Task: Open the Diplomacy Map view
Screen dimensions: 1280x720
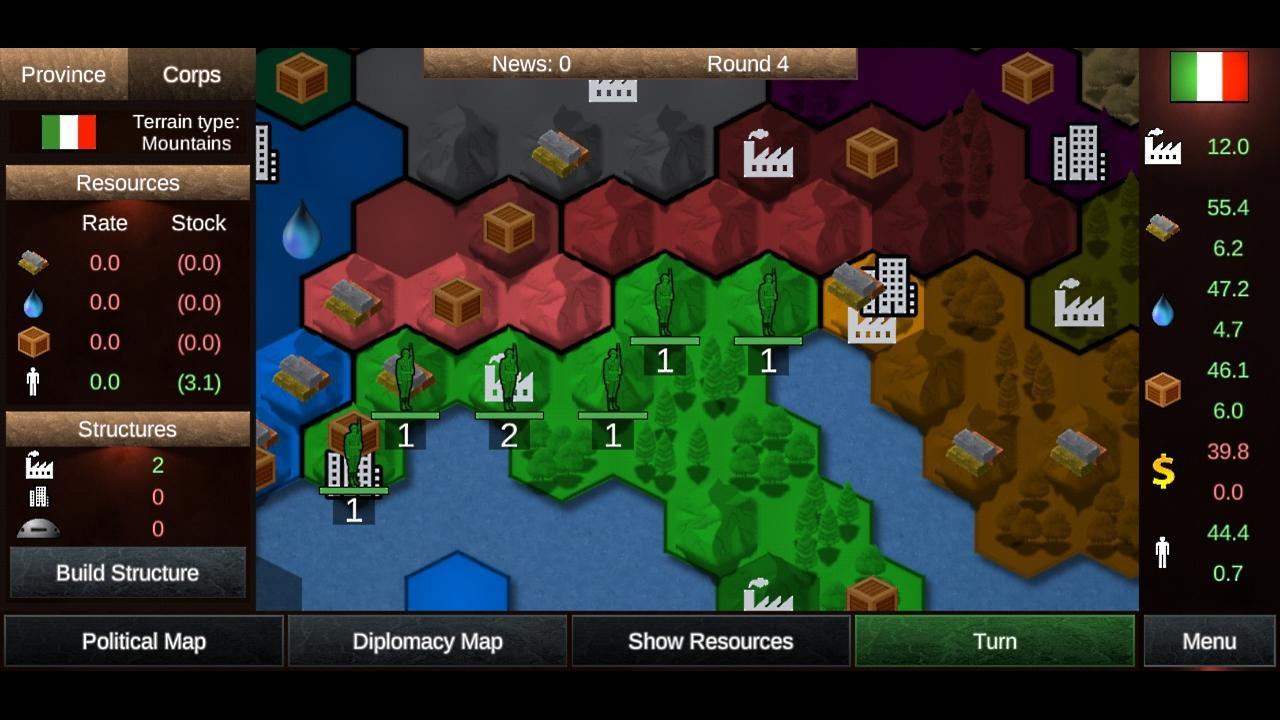Action: pos(427,641)
